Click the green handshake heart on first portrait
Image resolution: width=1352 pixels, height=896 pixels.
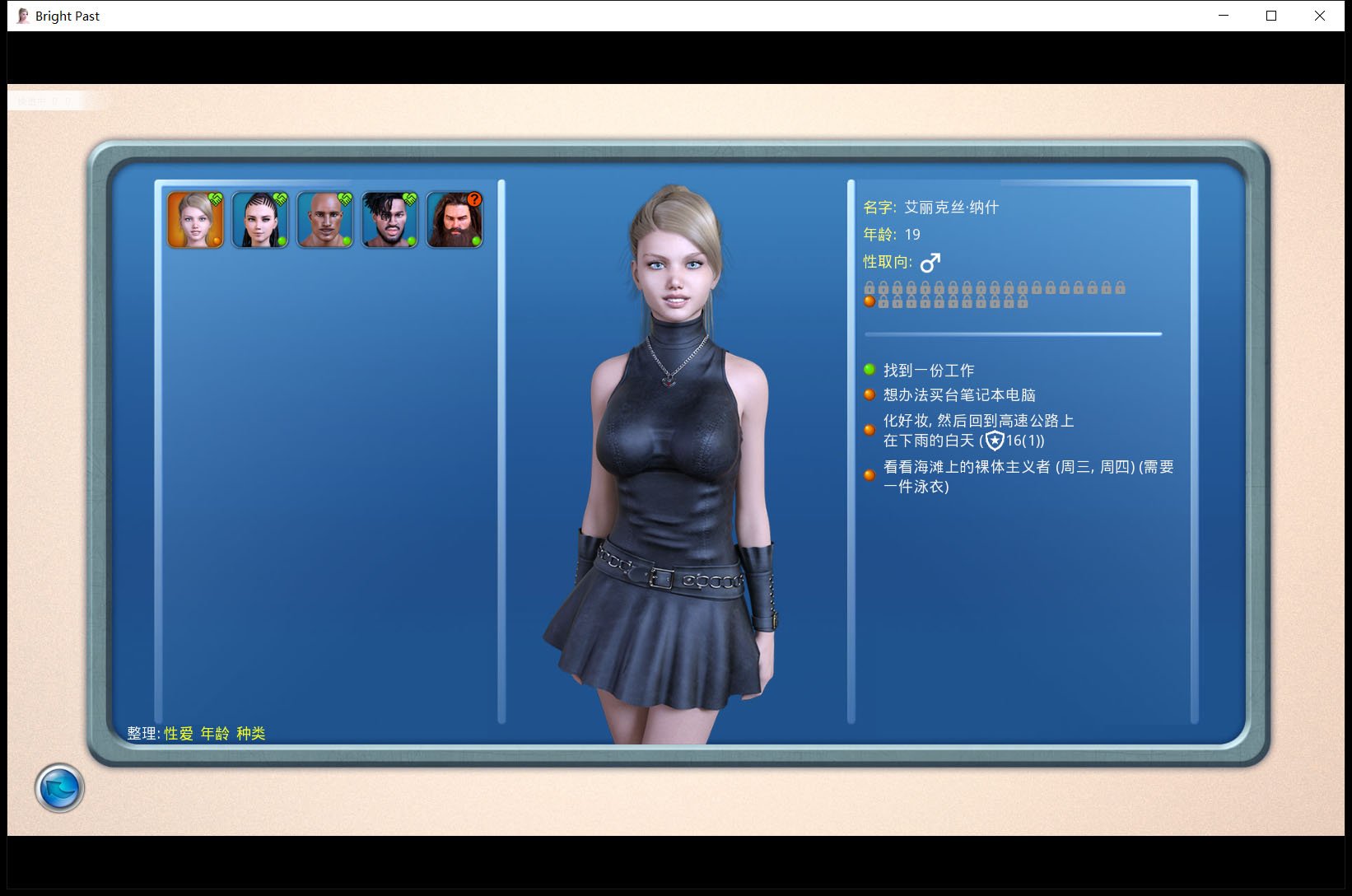215,198
